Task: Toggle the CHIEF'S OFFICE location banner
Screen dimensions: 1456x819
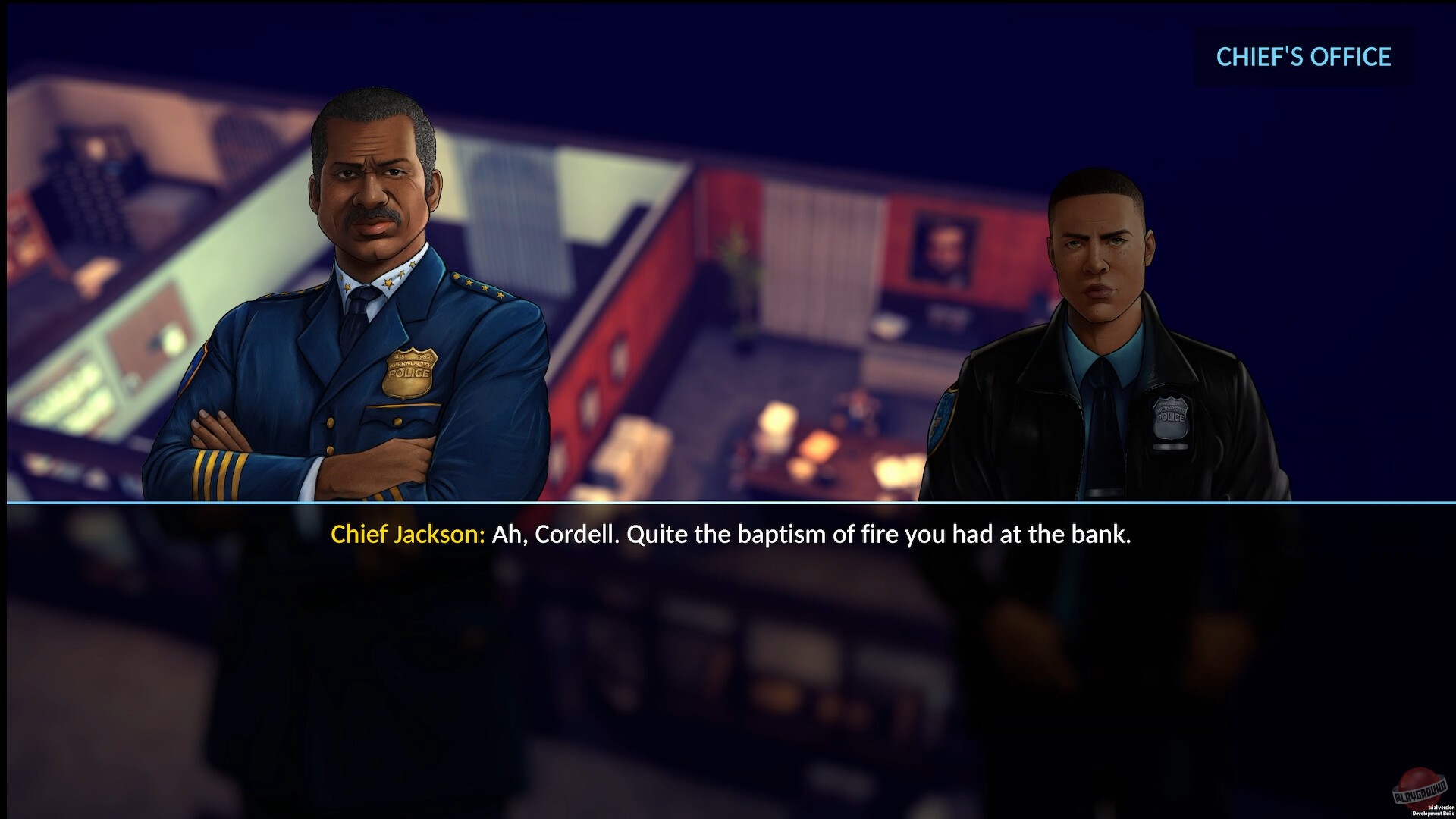Action: [x=1303, y=57]
